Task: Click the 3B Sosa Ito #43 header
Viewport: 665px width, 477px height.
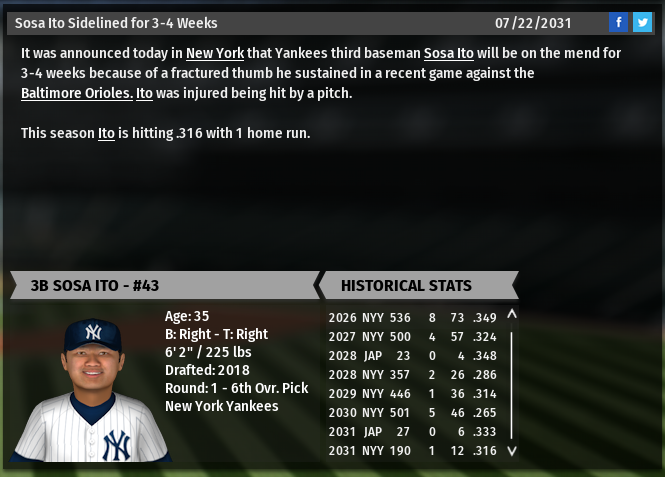Action: pos(160,285)
